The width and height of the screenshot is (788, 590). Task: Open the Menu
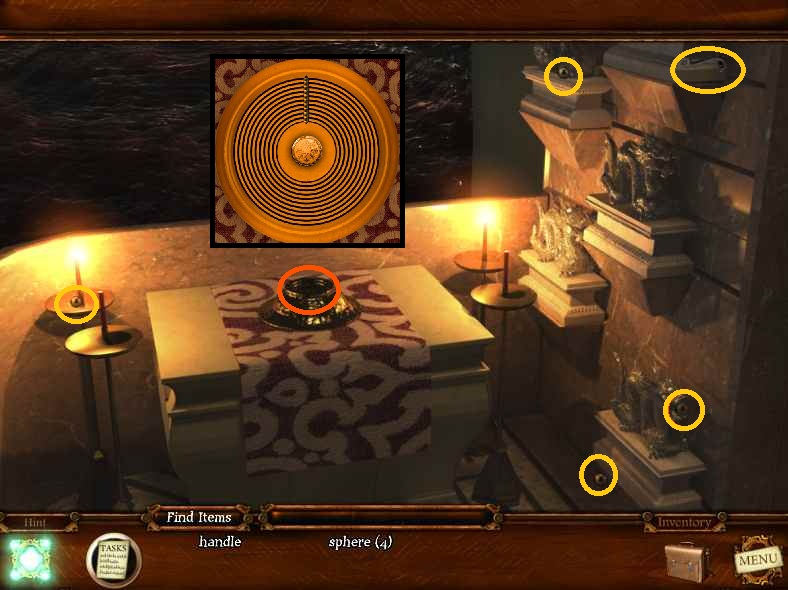coord(757,559)
